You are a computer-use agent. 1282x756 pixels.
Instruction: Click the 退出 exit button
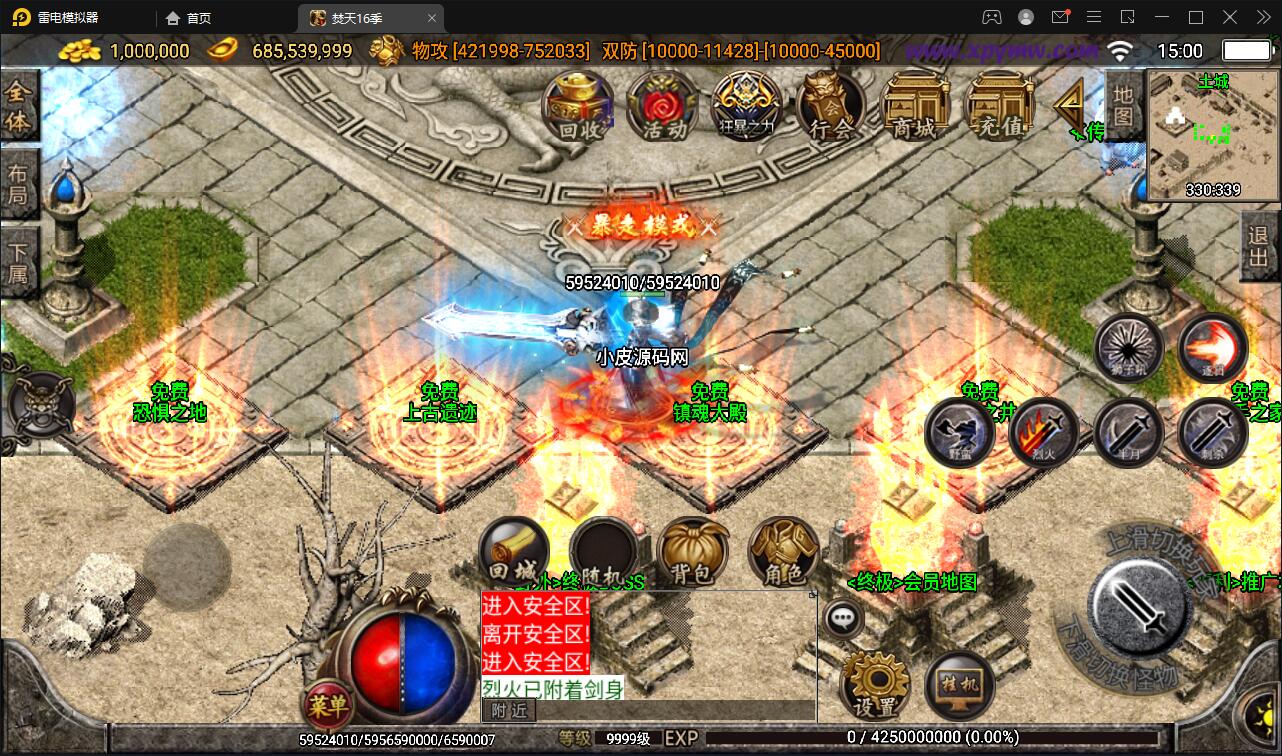point(1260,246)
